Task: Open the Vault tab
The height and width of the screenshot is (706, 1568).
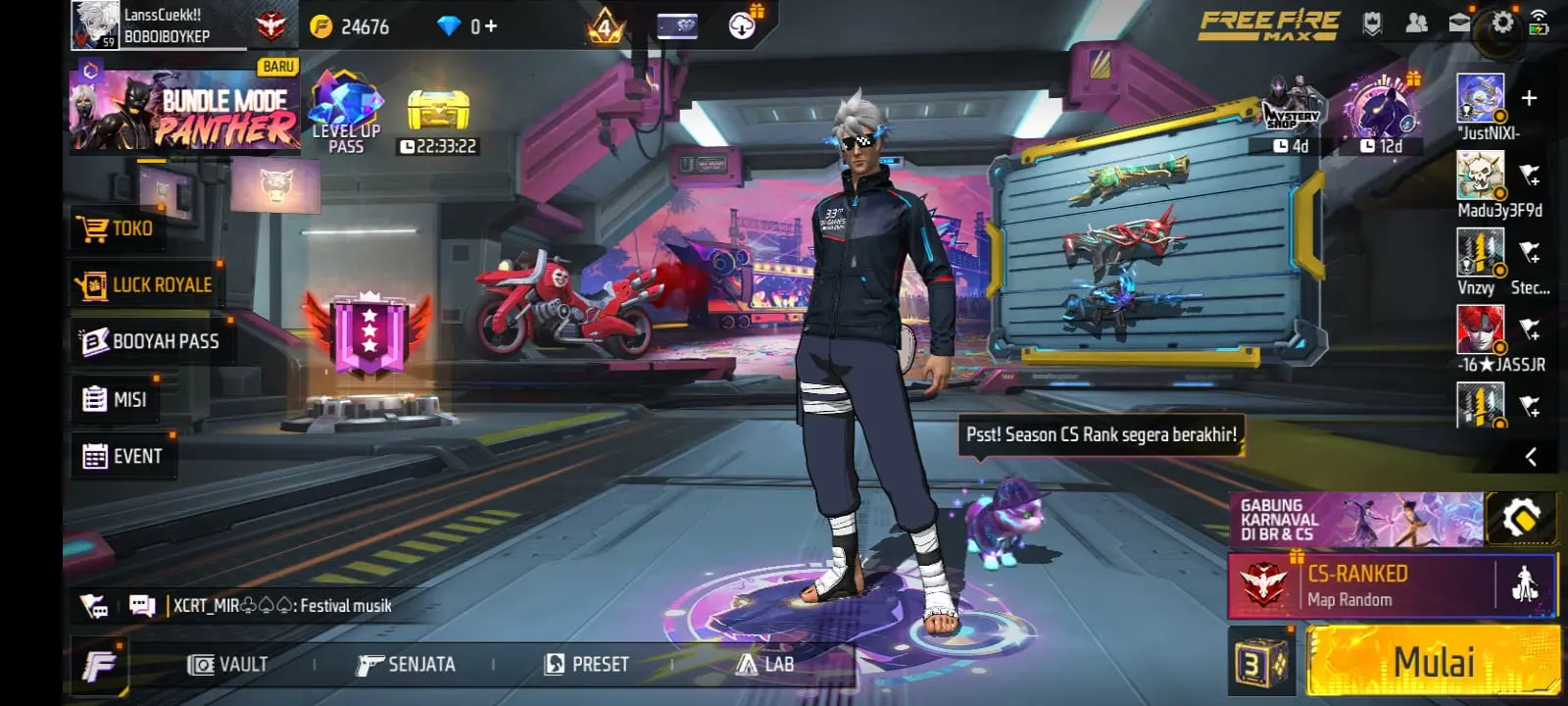Action: point(227,665)
